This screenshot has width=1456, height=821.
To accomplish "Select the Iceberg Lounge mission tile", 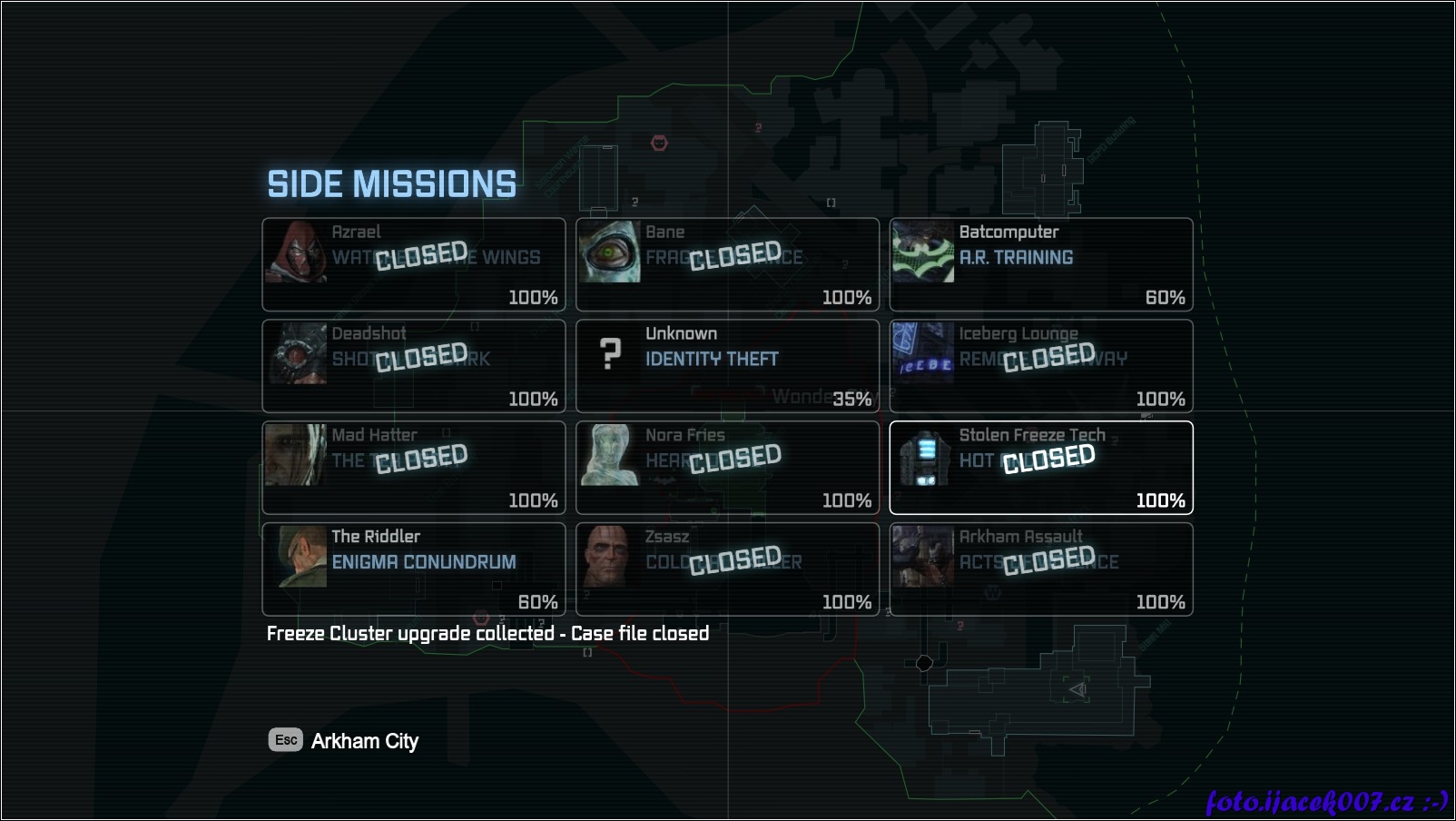I will (1041, 366).
